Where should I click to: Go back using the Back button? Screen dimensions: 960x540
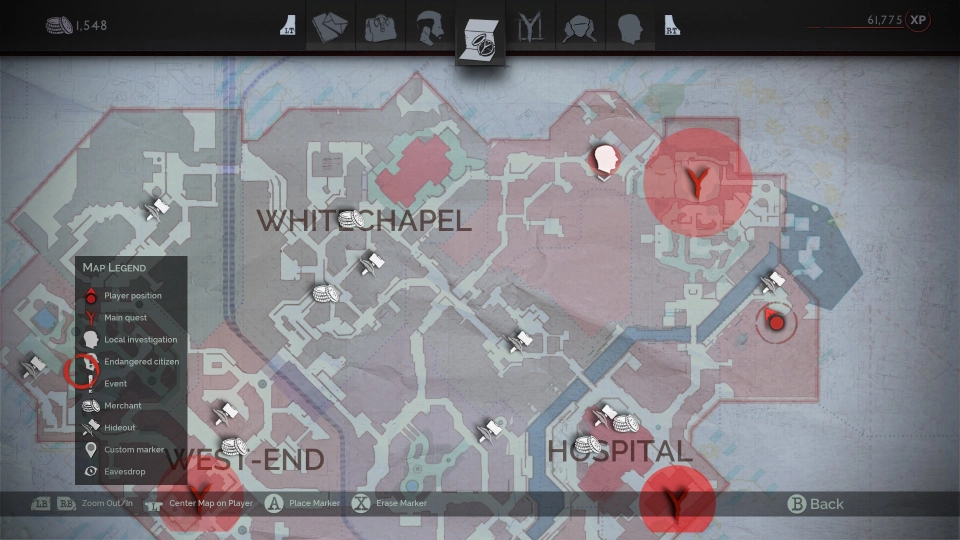click(816, 504)
